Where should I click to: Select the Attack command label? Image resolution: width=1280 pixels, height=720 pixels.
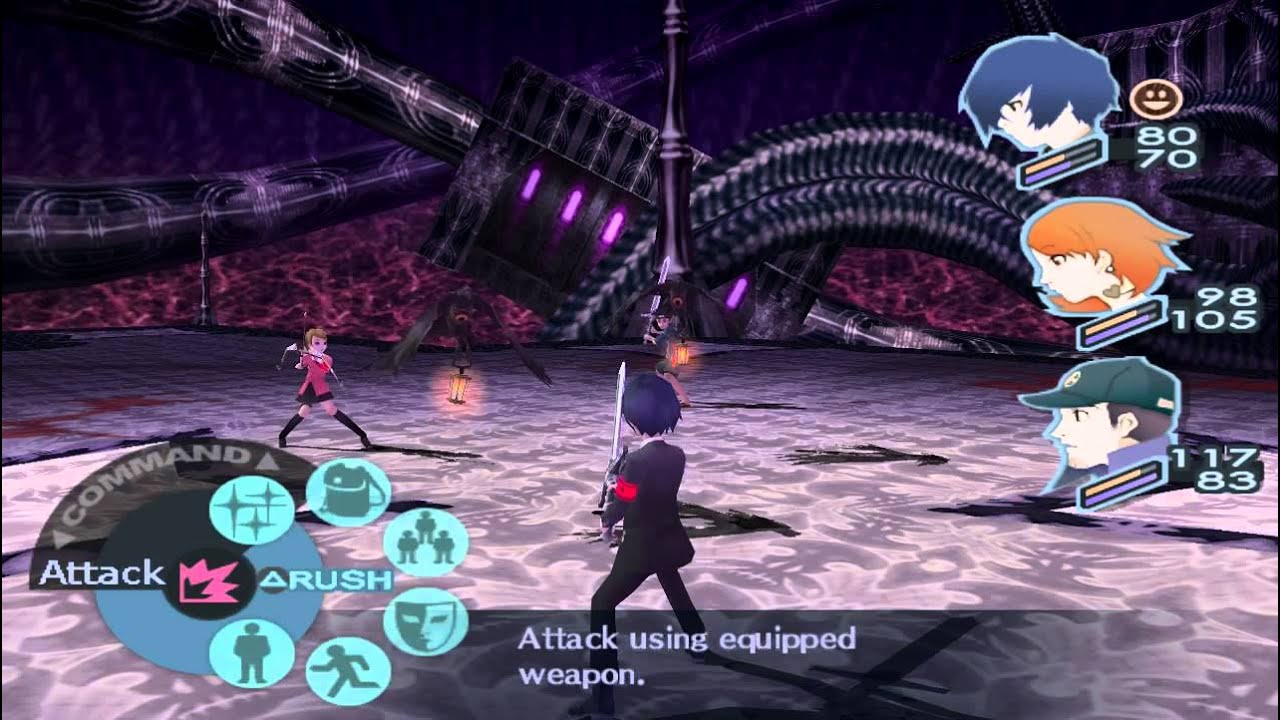tap(100, 574)
